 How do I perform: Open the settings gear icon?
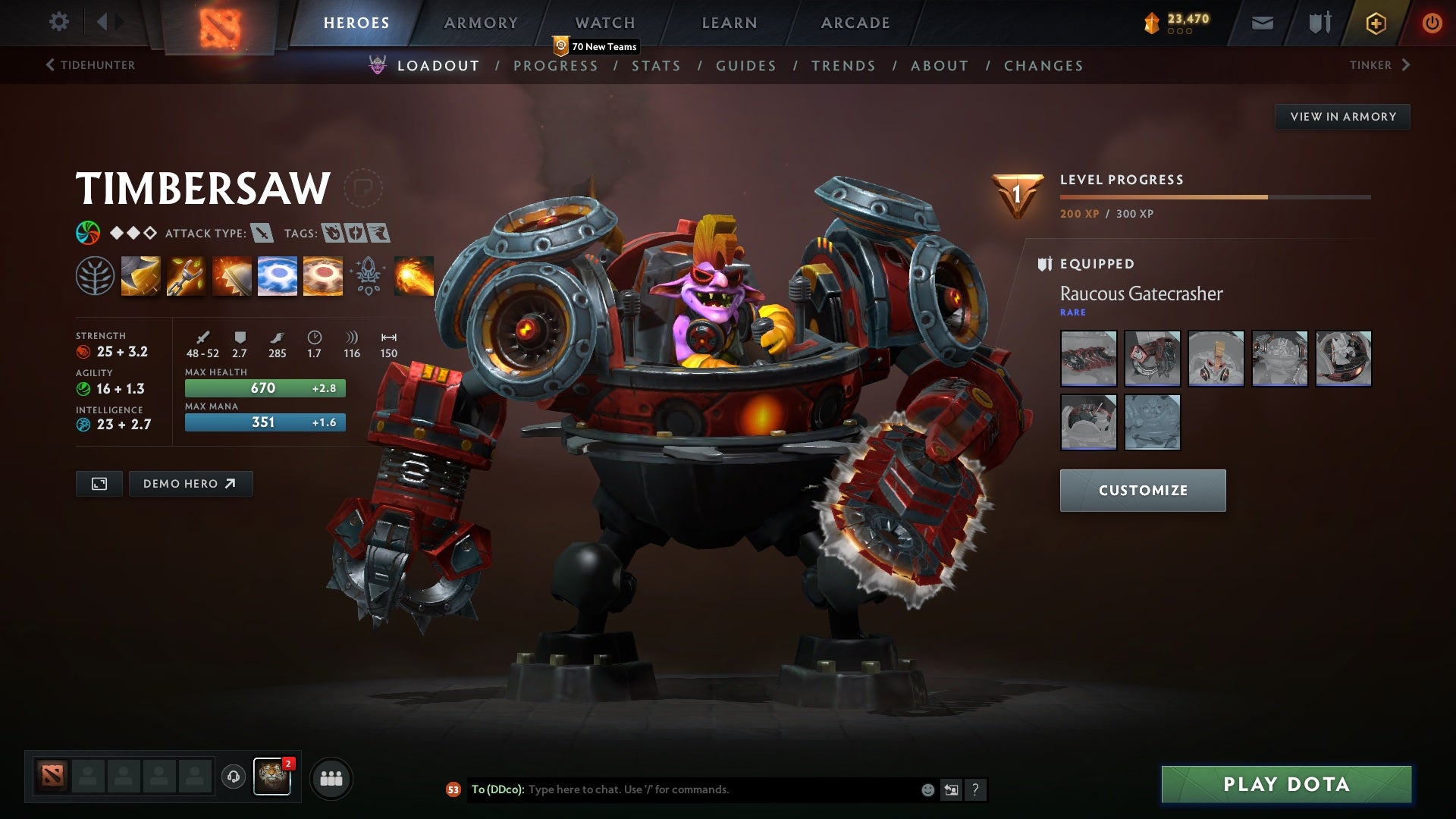[59, 23]
